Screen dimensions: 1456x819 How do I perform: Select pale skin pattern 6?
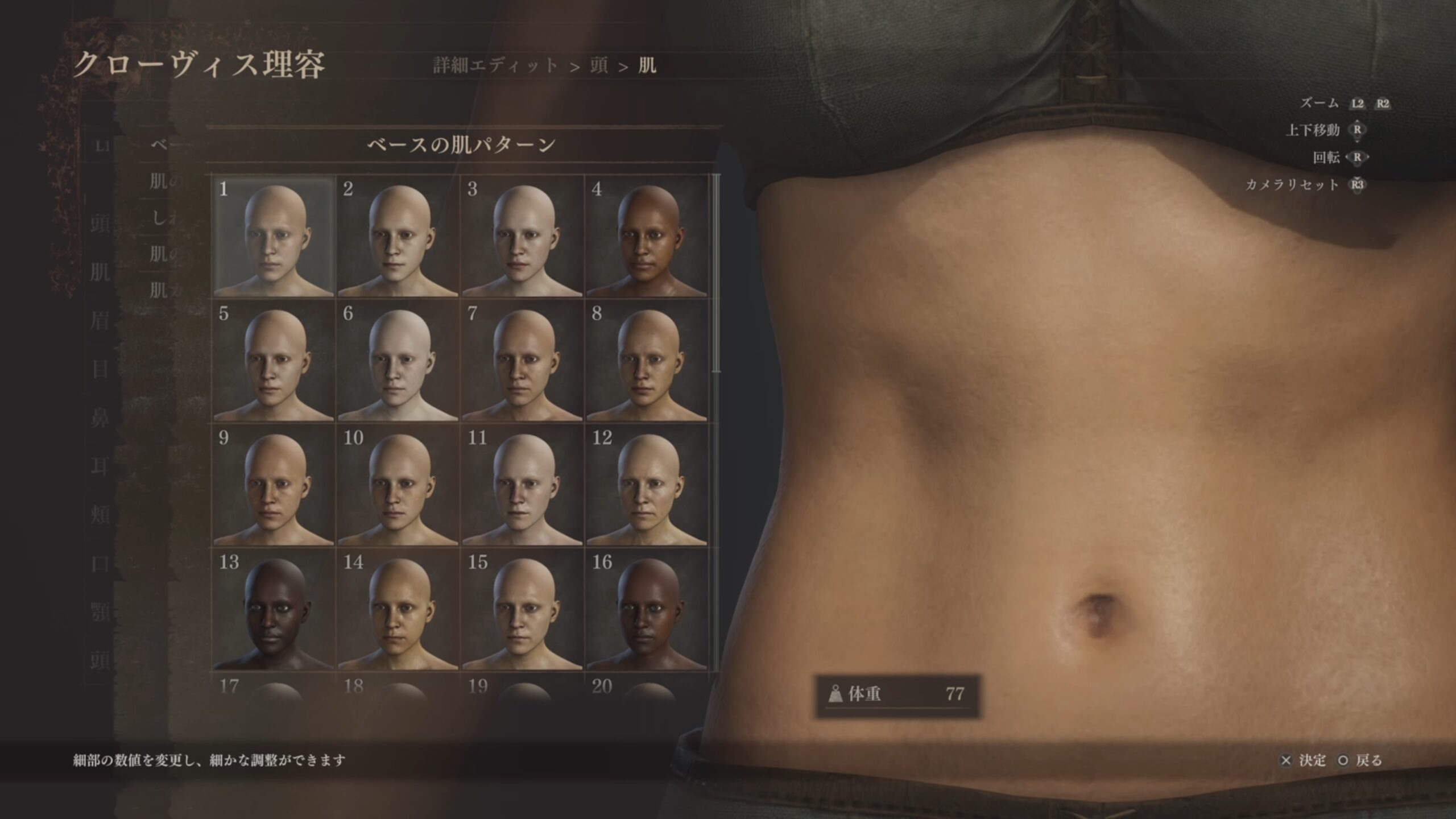tap(398, 361)
